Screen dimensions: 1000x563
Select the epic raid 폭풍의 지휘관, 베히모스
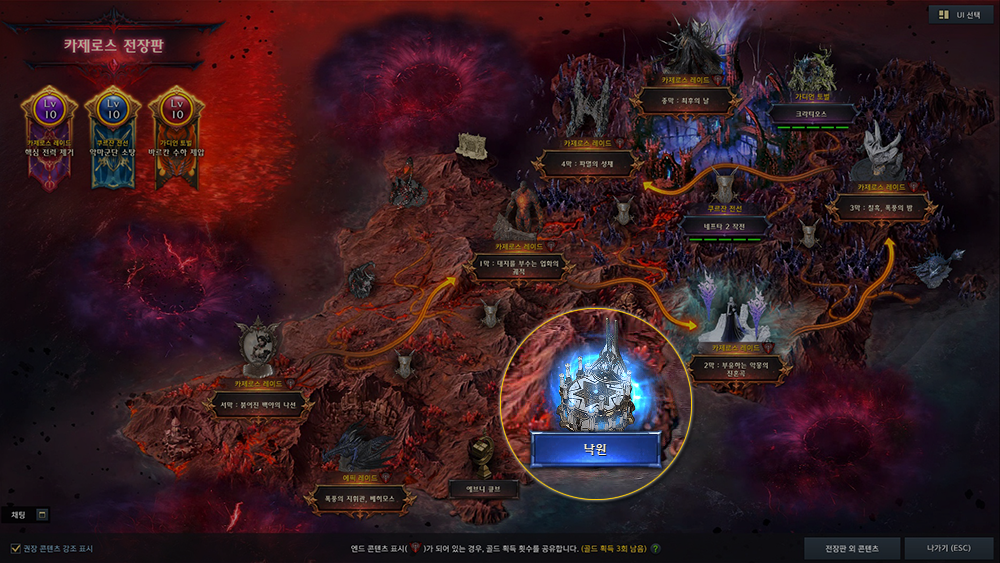pos(360,497)
